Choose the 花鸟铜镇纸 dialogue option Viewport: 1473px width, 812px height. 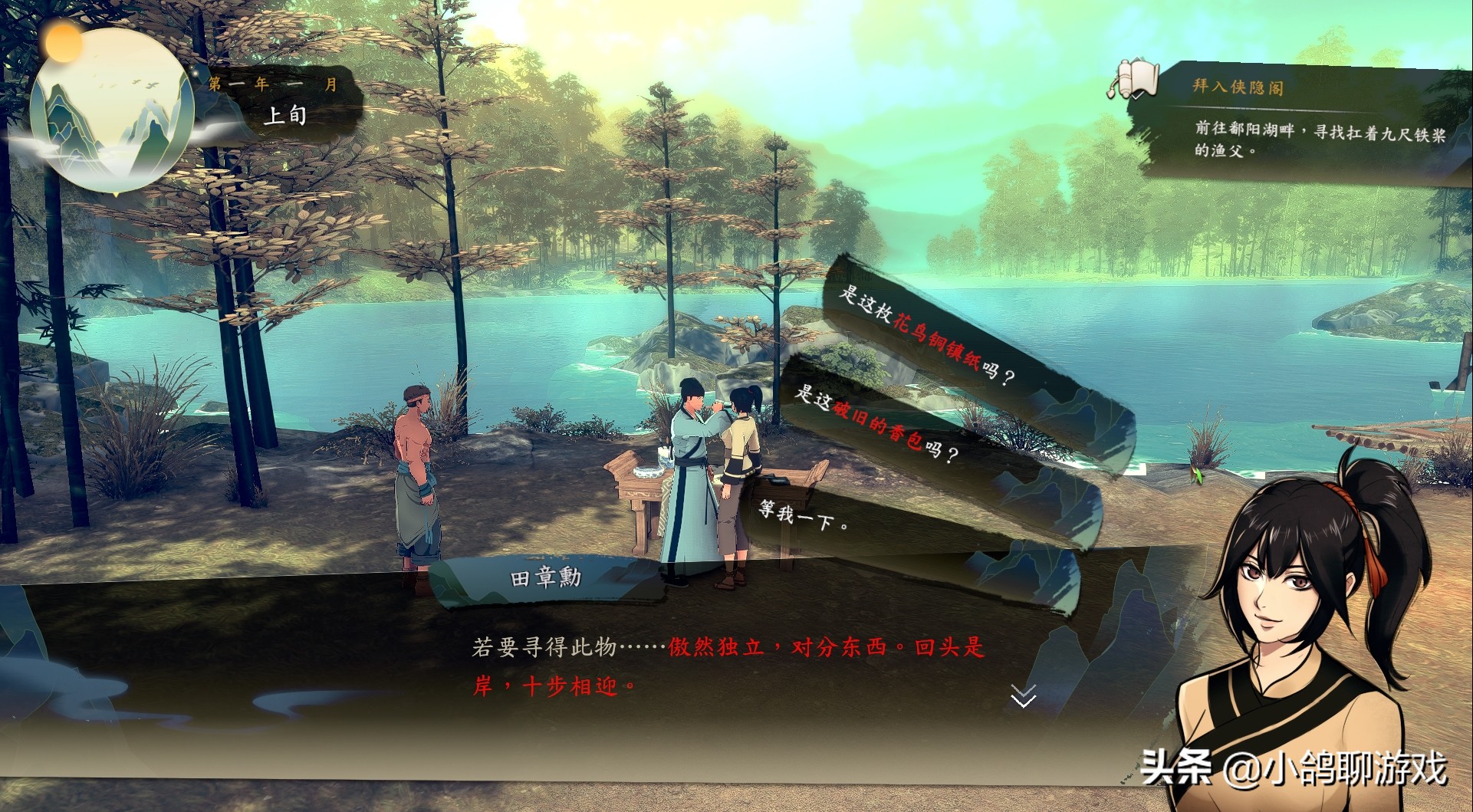926,335
